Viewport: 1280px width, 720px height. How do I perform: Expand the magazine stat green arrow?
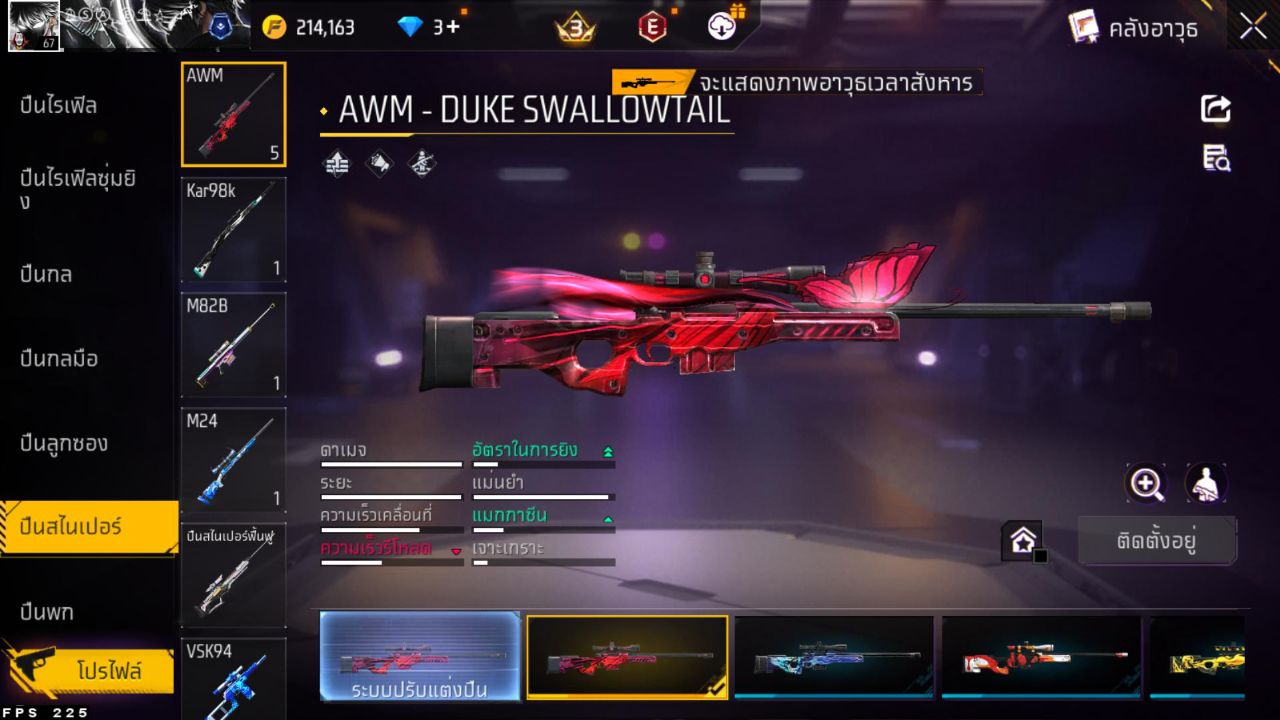pyautogui.click(x=610, y=518)
